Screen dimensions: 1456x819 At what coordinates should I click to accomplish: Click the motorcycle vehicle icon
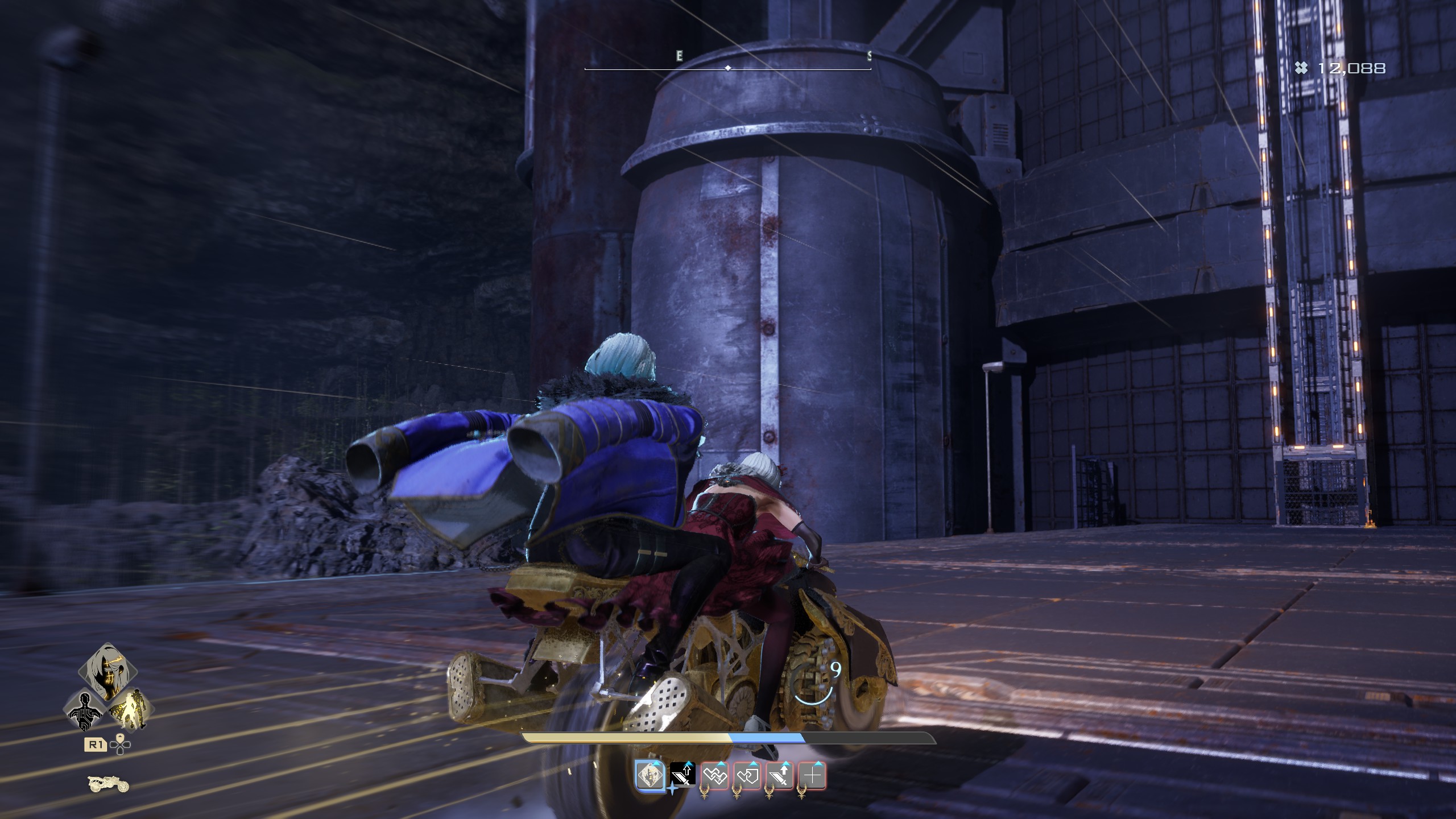tap(109, 784)
